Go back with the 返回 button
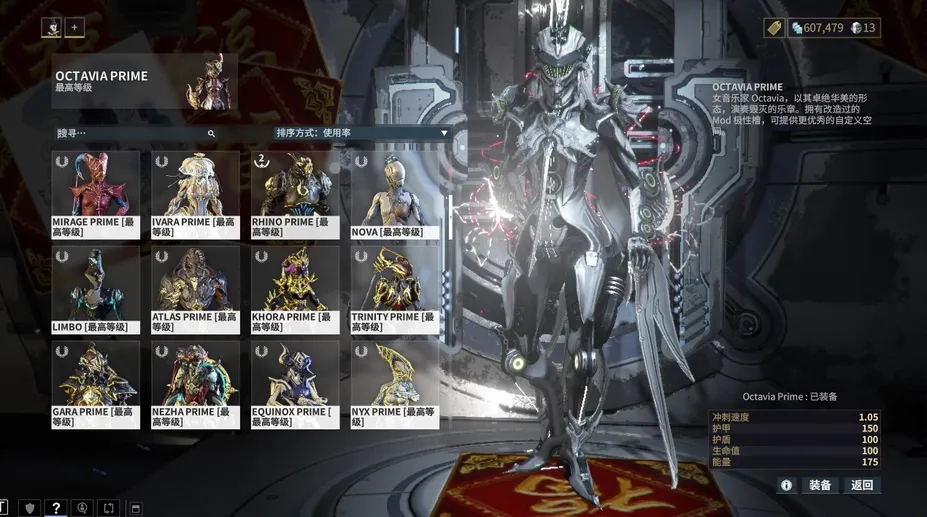Viewport: 927px width, 517px height. [862, 485]
